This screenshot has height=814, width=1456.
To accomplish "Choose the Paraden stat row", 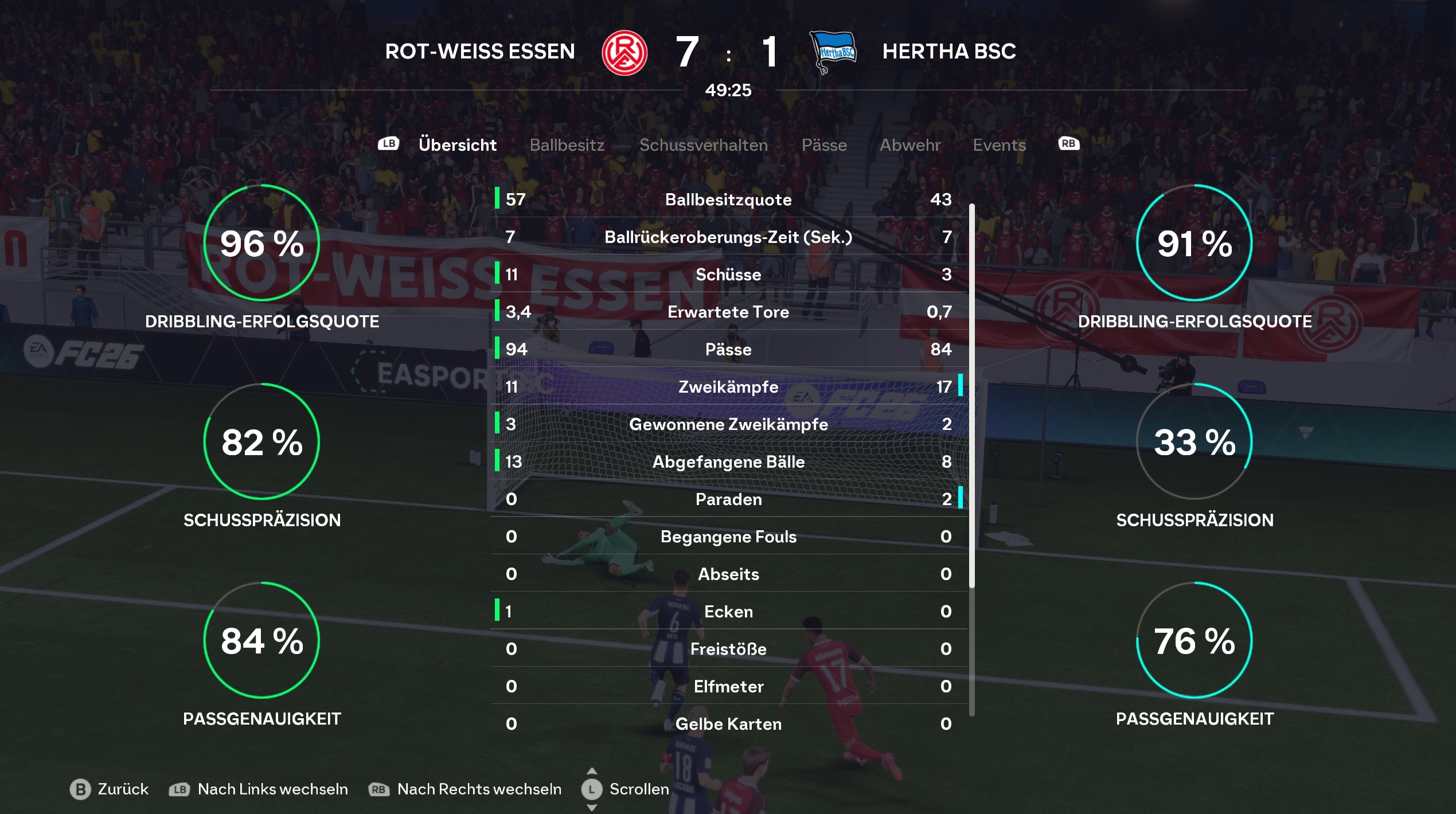I will tap(728, 499).
